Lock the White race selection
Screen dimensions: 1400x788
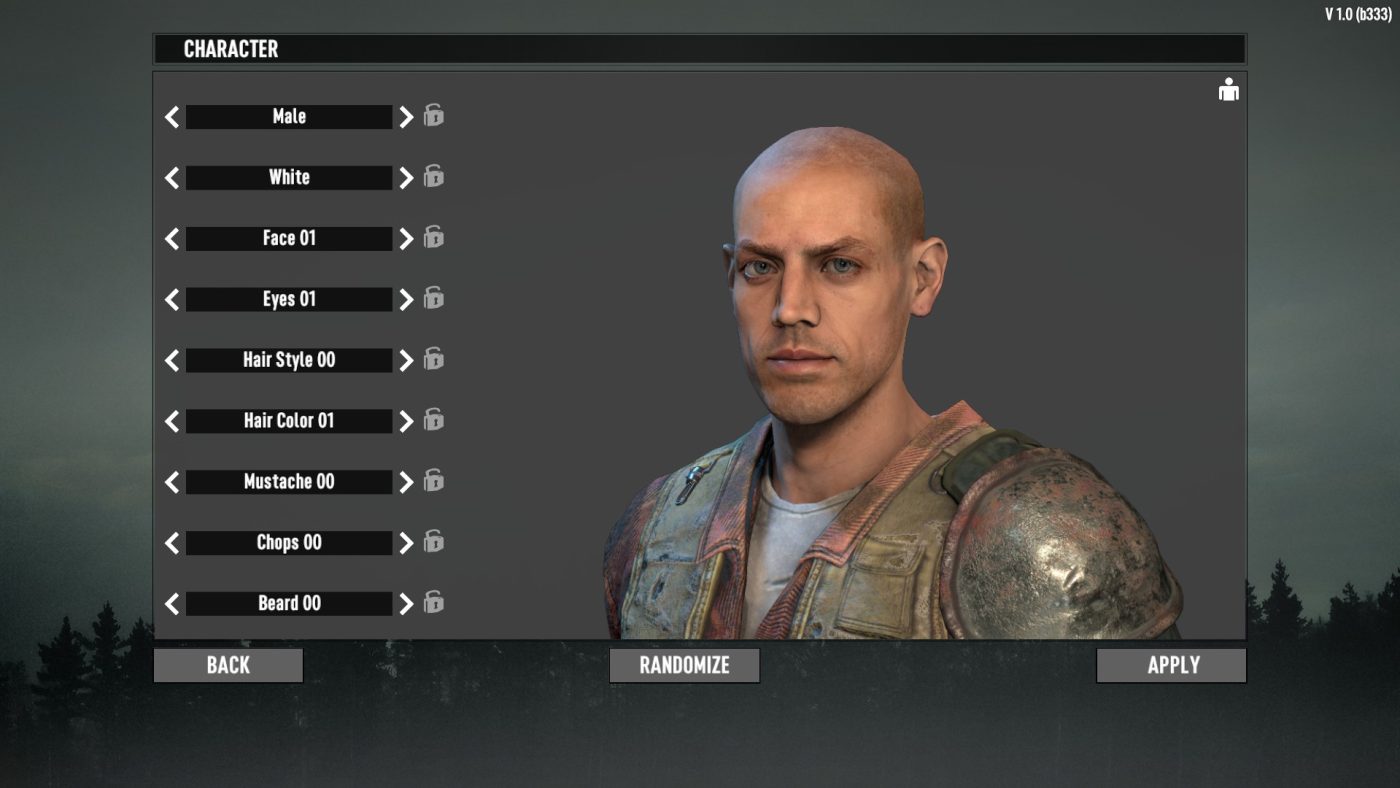(x=434, y=177)
